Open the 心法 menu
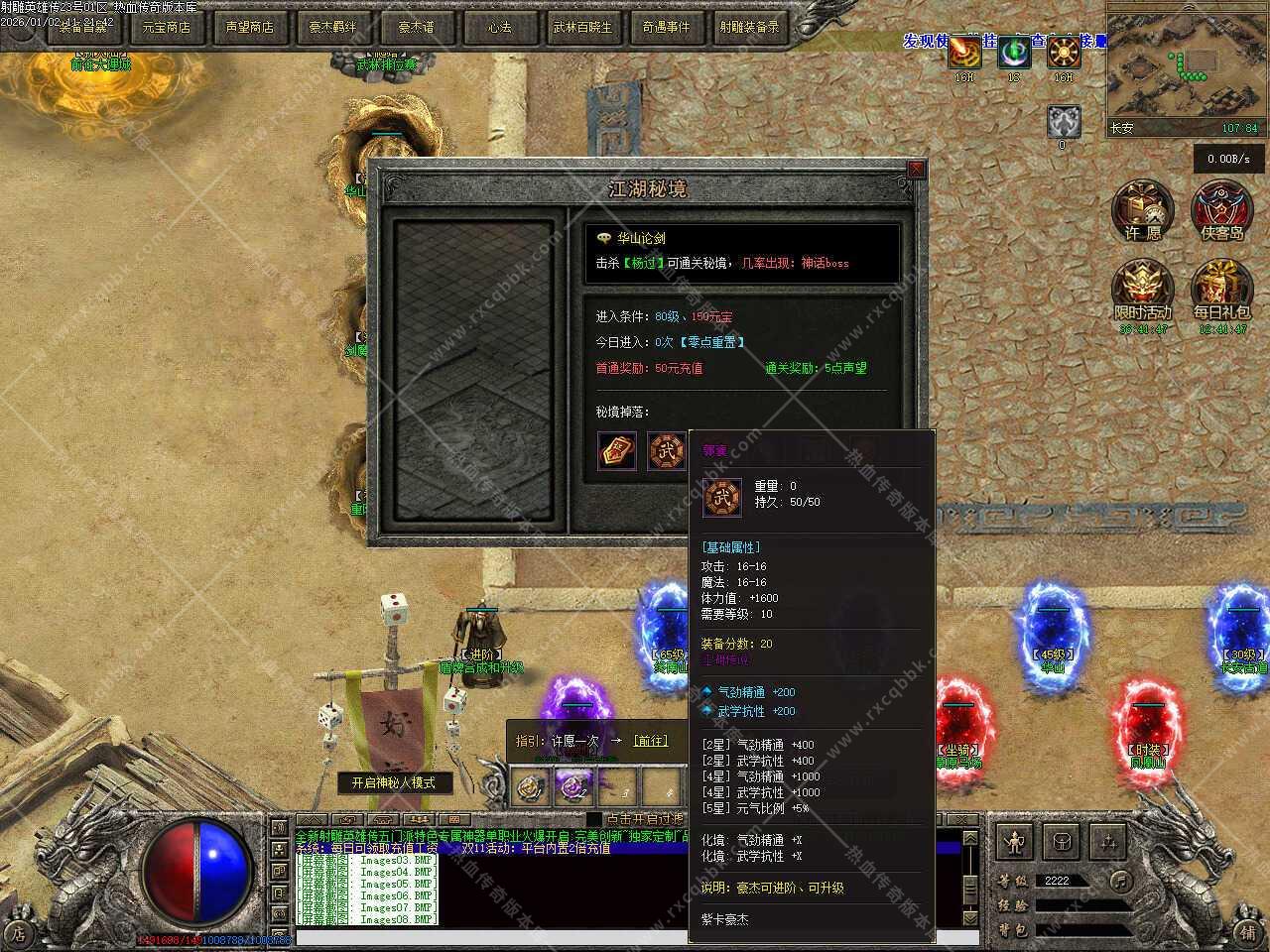Image resolution: width=1270 pixels, height=952 pixels. (499, 27)
